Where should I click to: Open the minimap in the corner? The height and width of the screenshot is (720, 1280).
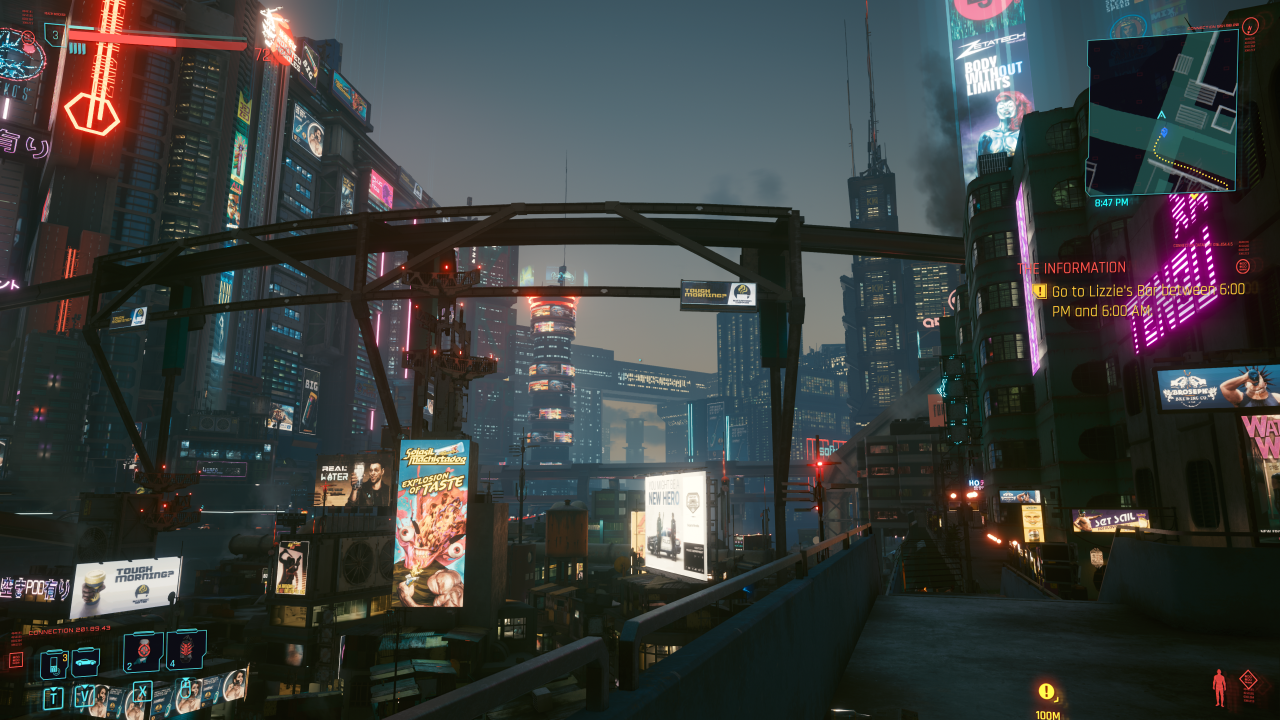pos(1162,112)
